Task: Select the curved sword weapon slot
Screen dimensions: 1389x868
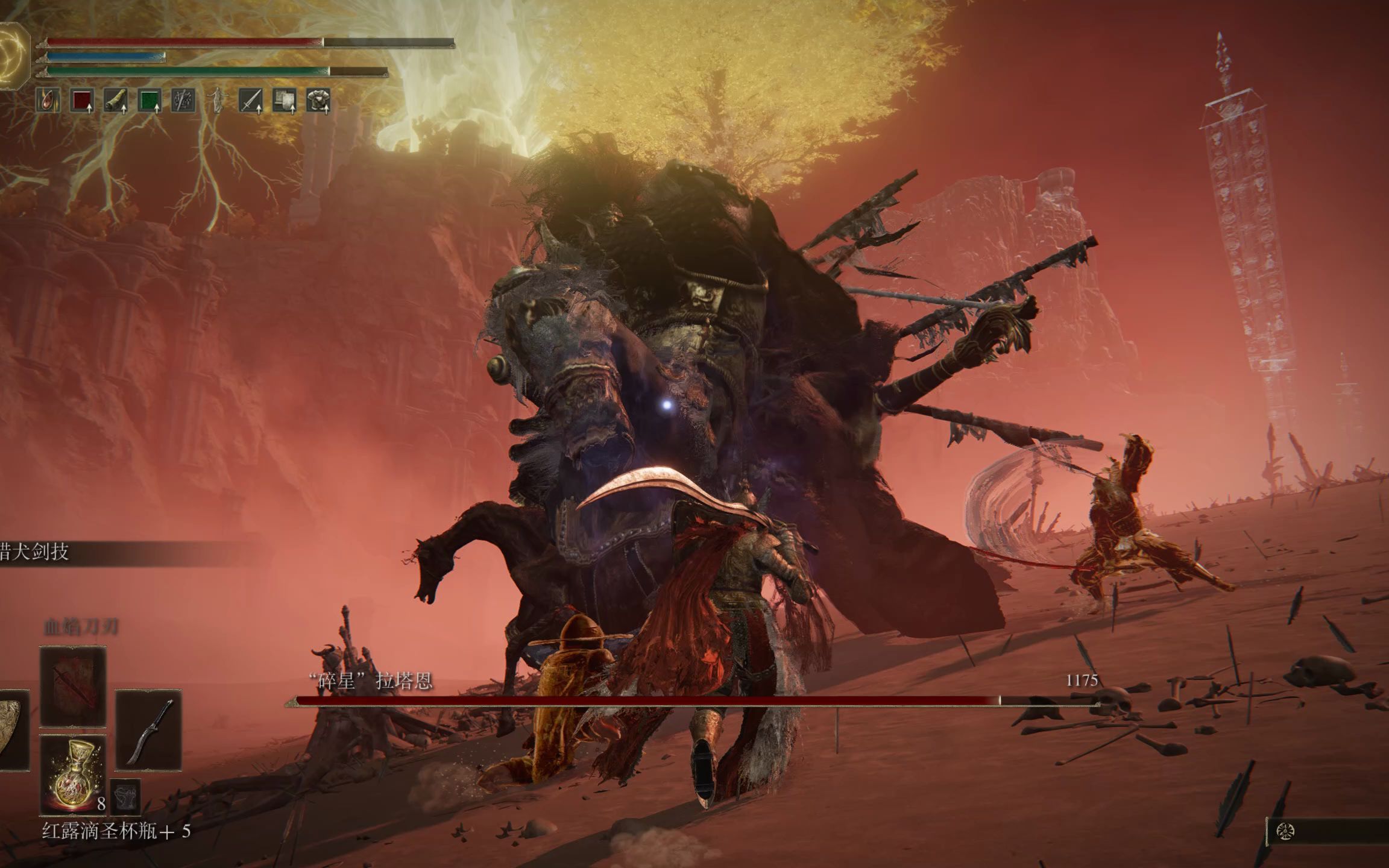Action: 148,730
